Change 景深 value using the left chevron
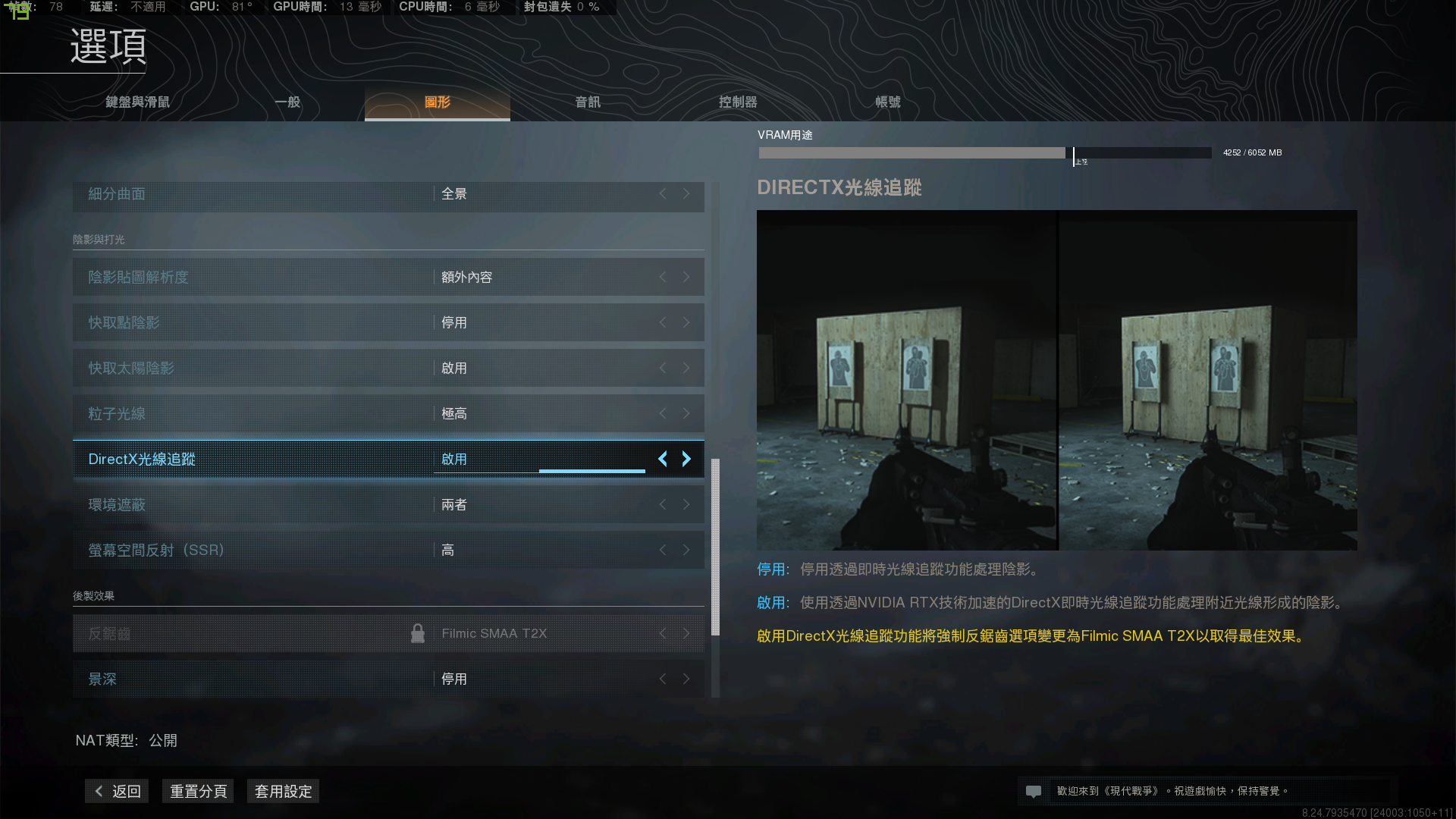 click(x=662, y=679)
